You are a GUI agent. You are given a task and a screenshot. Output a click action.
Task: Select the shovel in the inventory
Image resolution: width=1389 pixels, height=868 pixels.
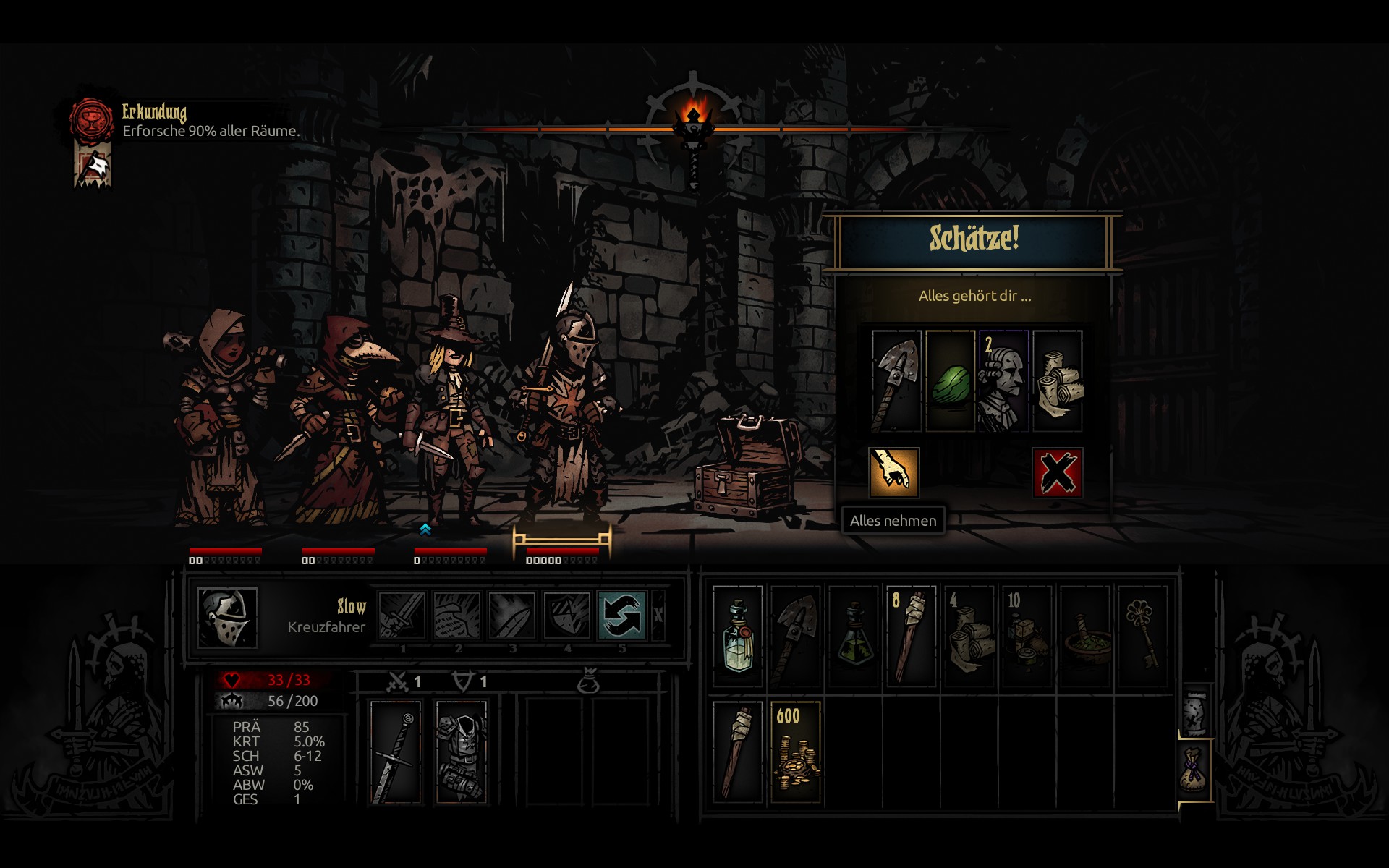click(795, 636)
